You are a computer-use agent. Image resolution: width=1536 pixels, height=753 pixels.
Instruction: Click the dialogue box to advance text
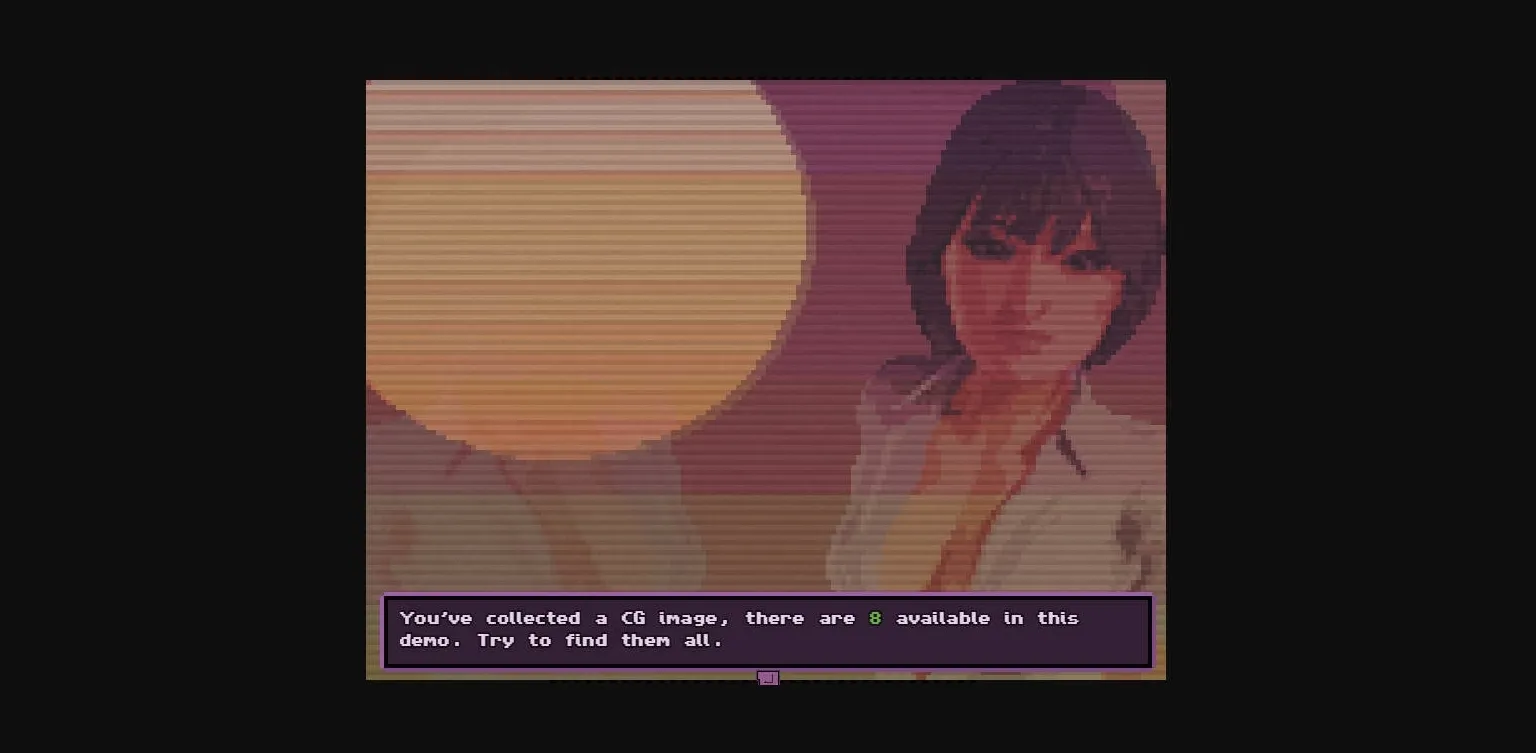click(x=768, y=630)
